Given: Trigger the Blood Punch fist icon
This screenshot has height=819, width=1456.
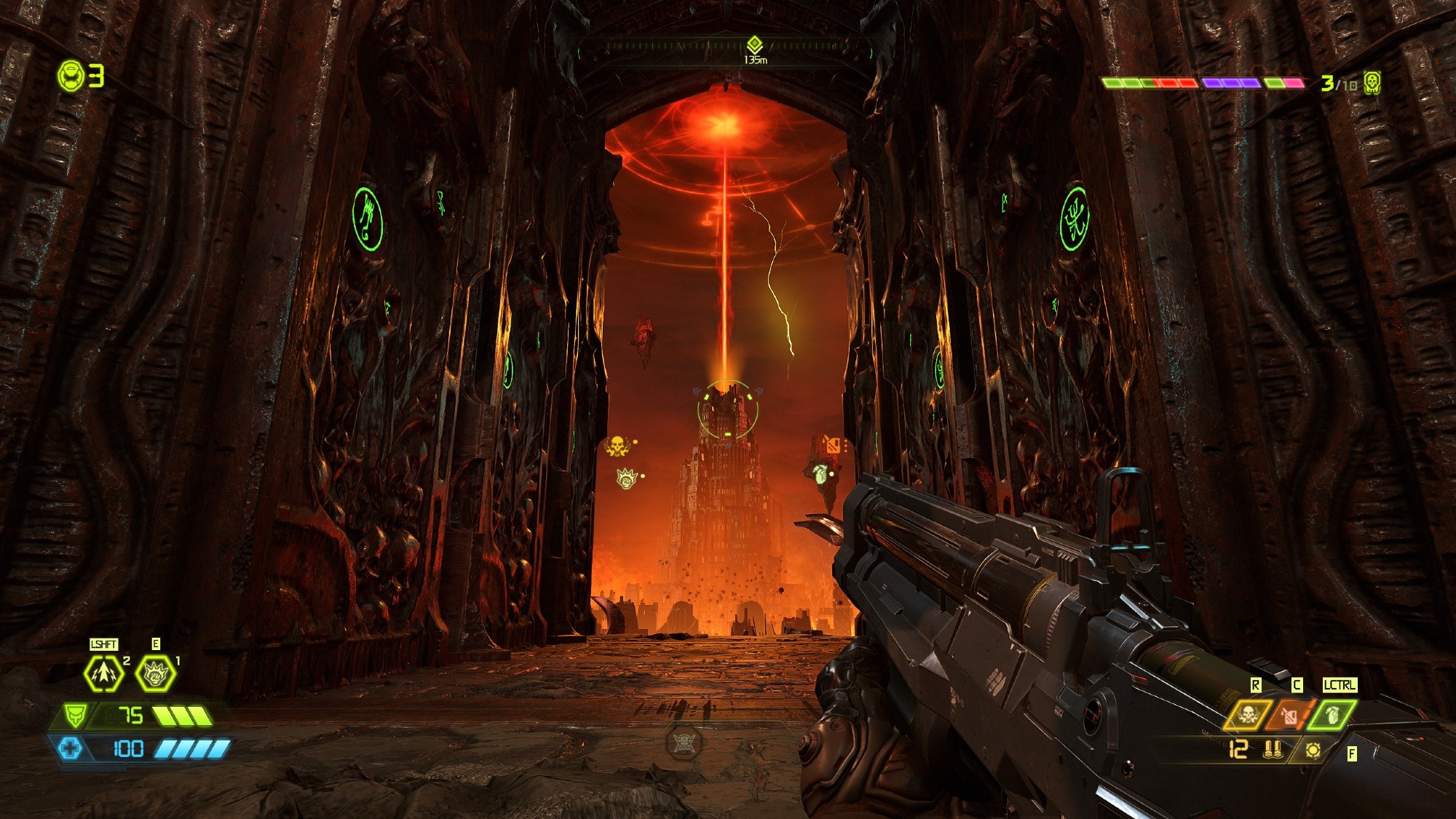Looking at the screenshot, I should [156, 674].
